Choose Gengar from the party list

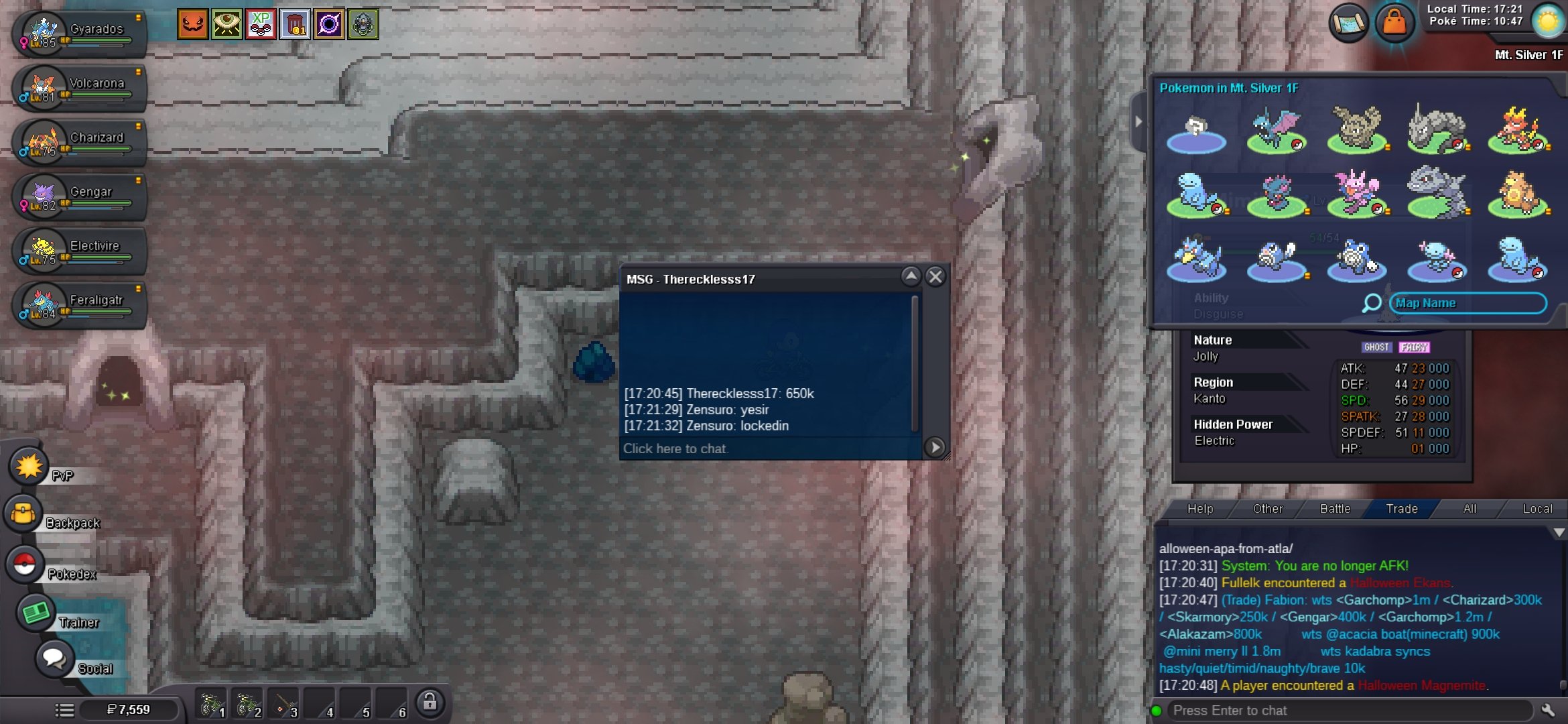(x=79, y=196)
